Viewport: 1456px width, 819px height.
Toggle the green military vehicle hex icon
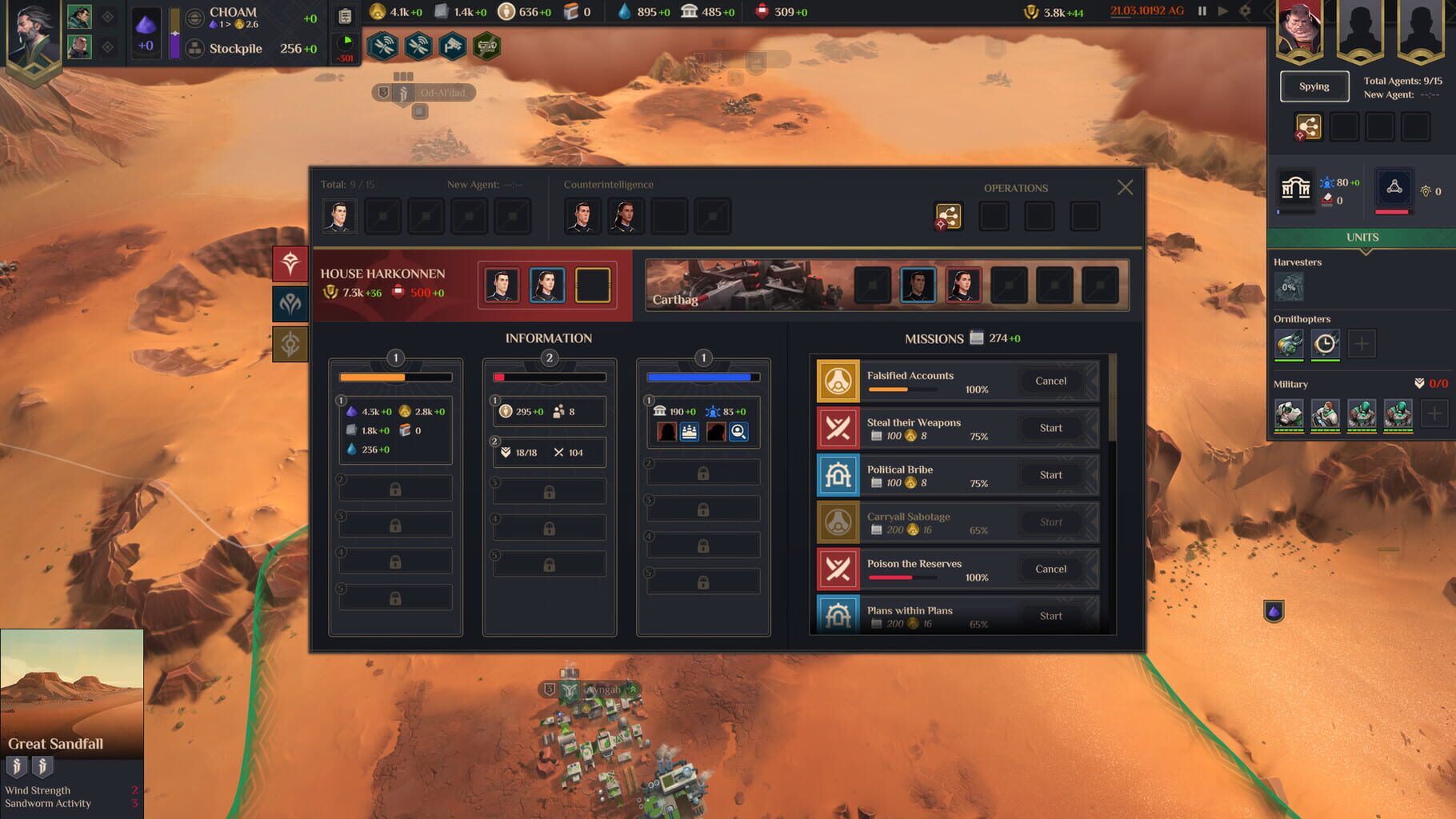pyautogui.click(x=486, y=46)
